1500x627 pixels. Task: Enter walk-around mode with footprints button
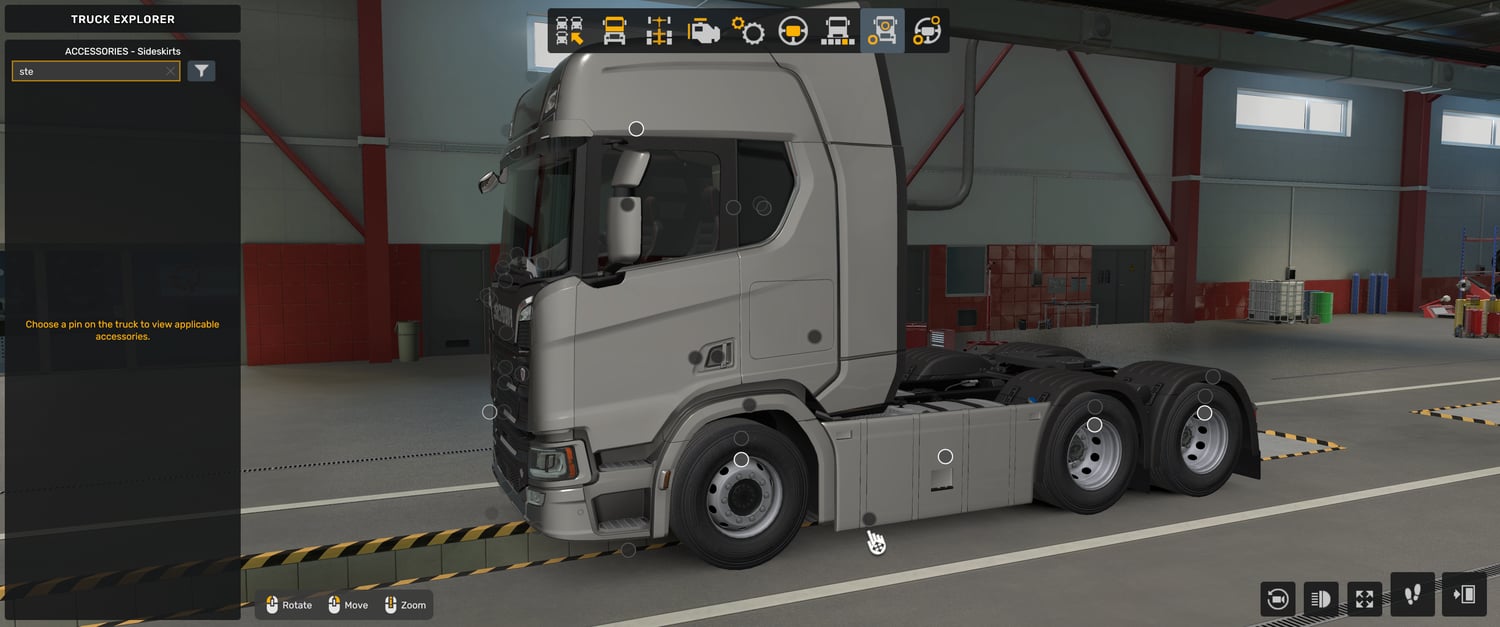(1412, 595)
